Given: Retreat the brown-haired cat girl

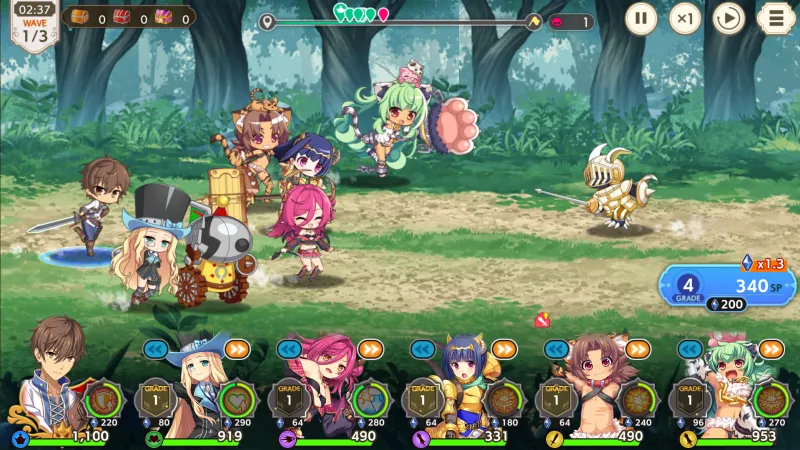Looking at the screenshot, I should (x=555, y=349).
